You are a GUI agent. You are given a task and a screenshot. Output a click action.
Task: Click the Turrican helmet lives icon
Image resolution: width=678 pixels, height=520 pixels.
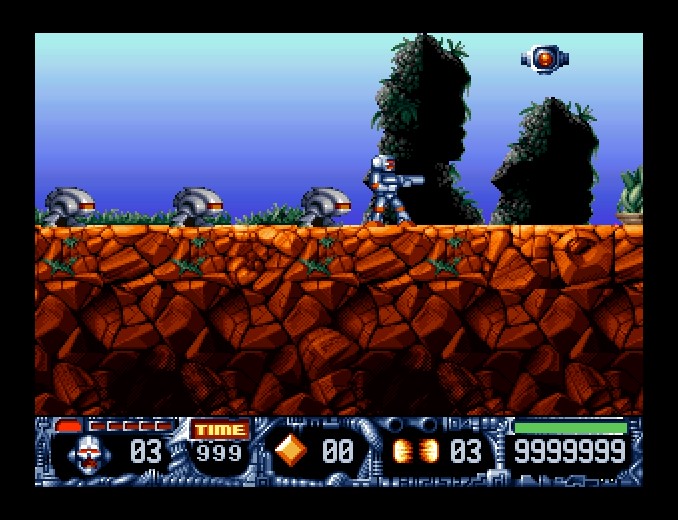88,453
